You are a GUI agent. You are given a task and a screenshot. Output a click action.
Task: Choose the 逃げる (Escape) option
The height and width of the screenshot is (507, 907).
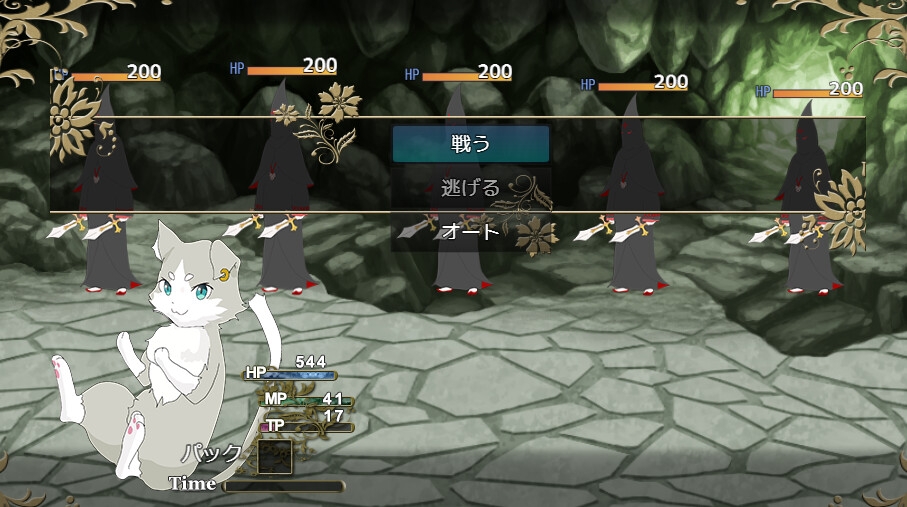470,188
